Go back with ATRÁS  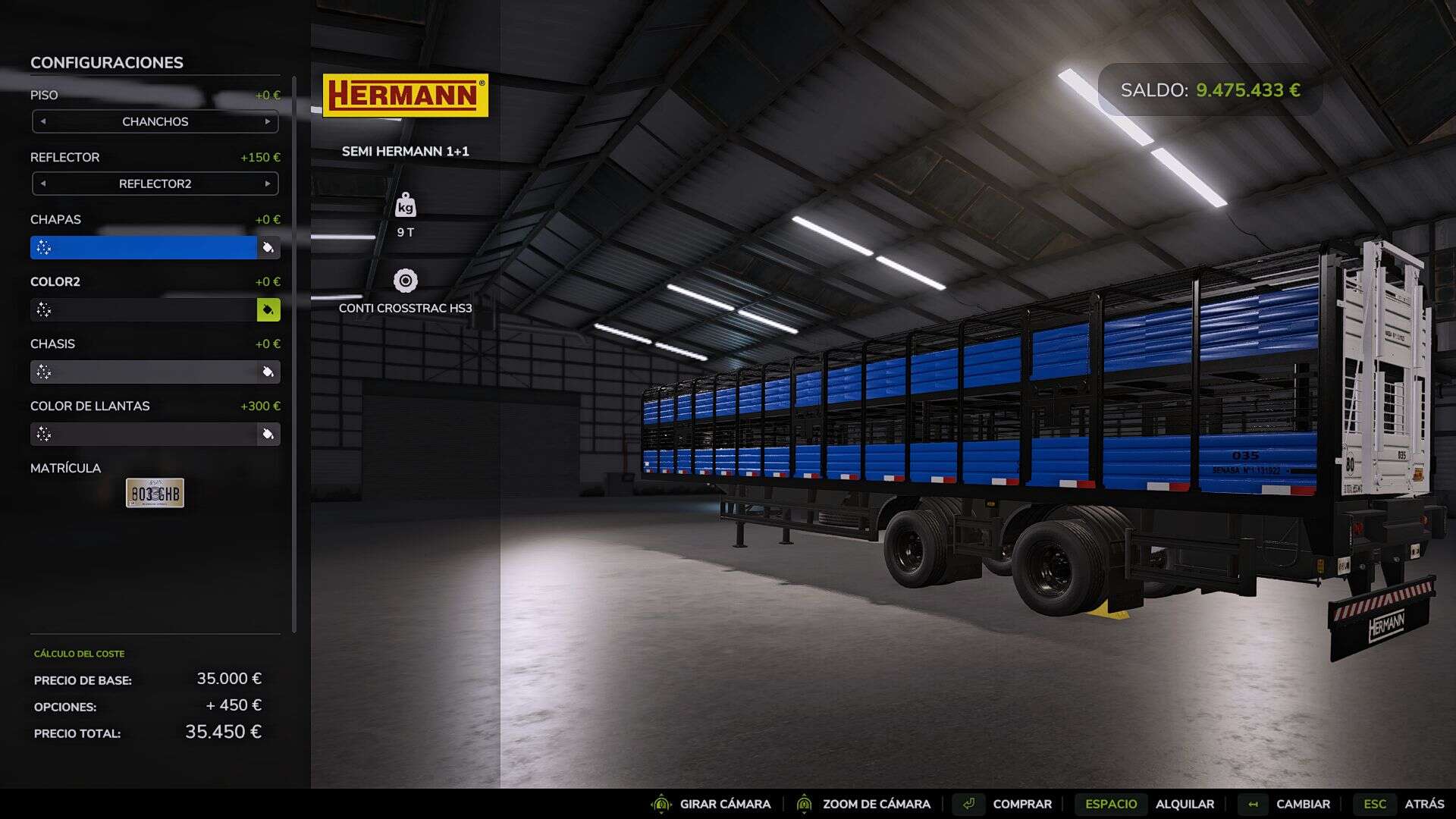(1423, 804)
